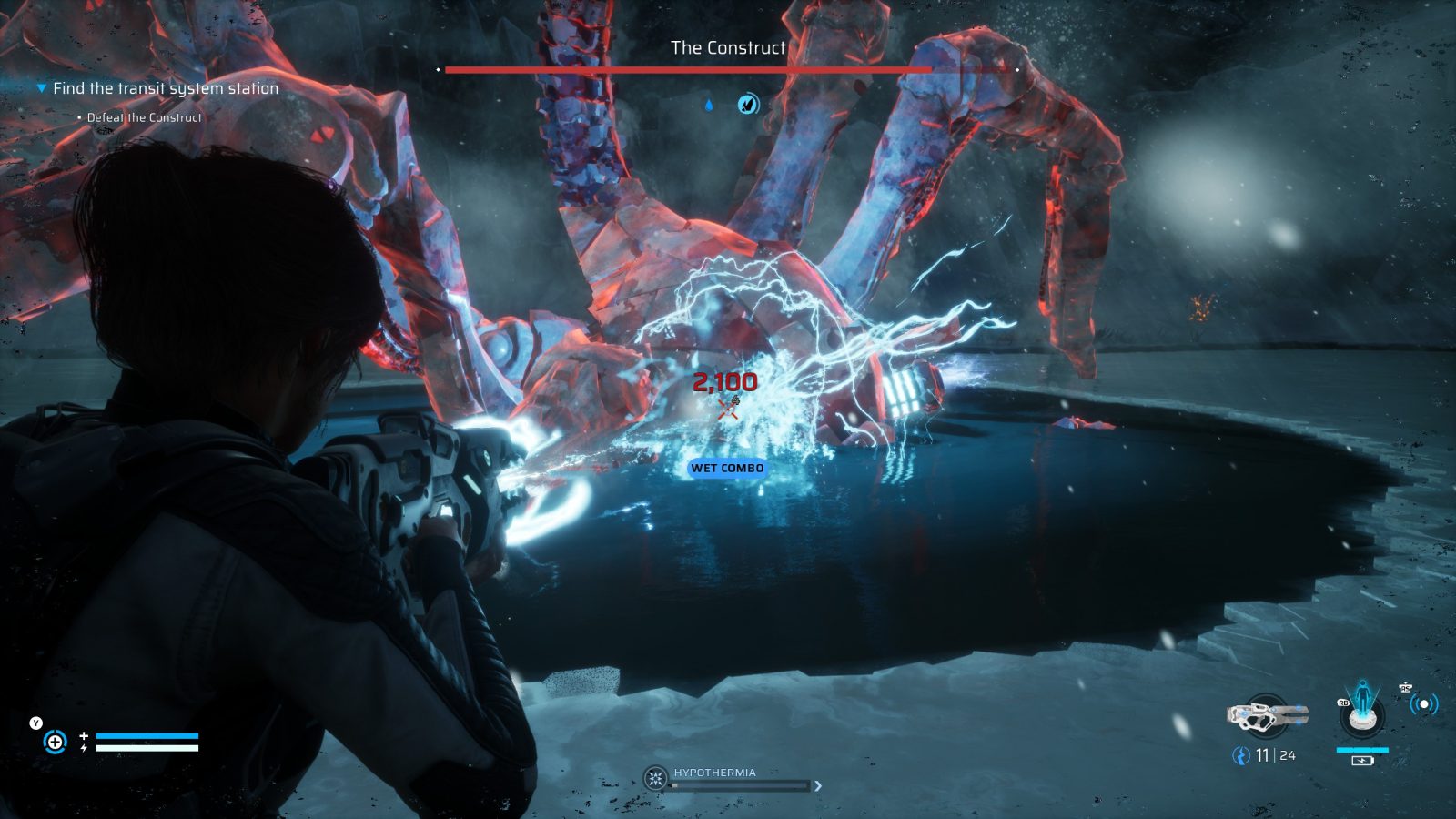Select the Defeat the Construct sub-objective
The height and width of the screenshot is (819, 1456).
point(144,117)
